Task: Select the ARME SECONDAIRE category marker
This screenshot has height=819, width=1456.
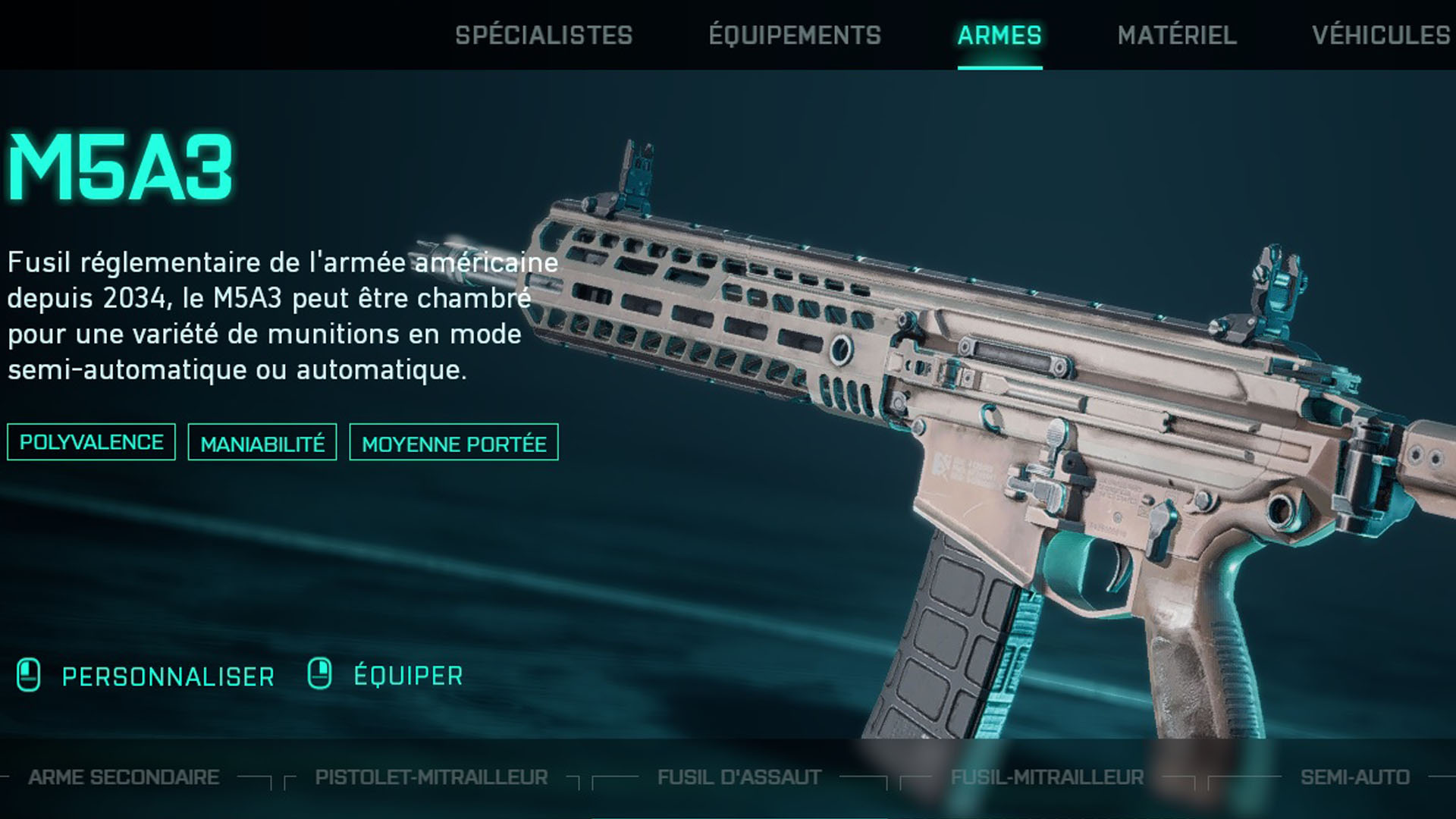Action: [123, 777]
